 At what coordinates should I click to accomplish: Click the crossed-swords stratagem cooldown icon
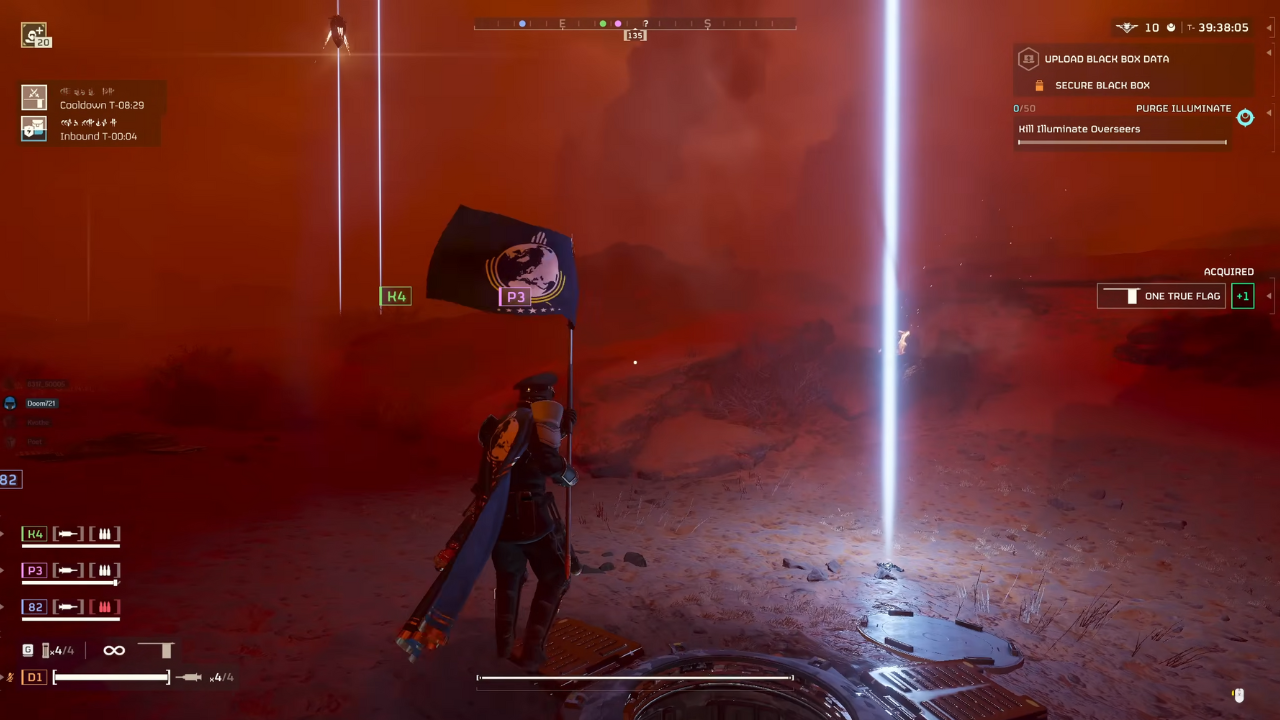34,97
